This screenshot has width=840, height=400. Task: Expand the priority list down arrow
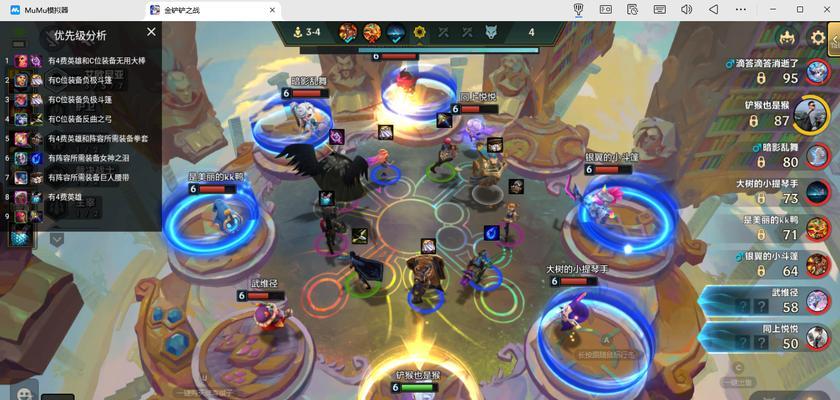click(57, 239)
